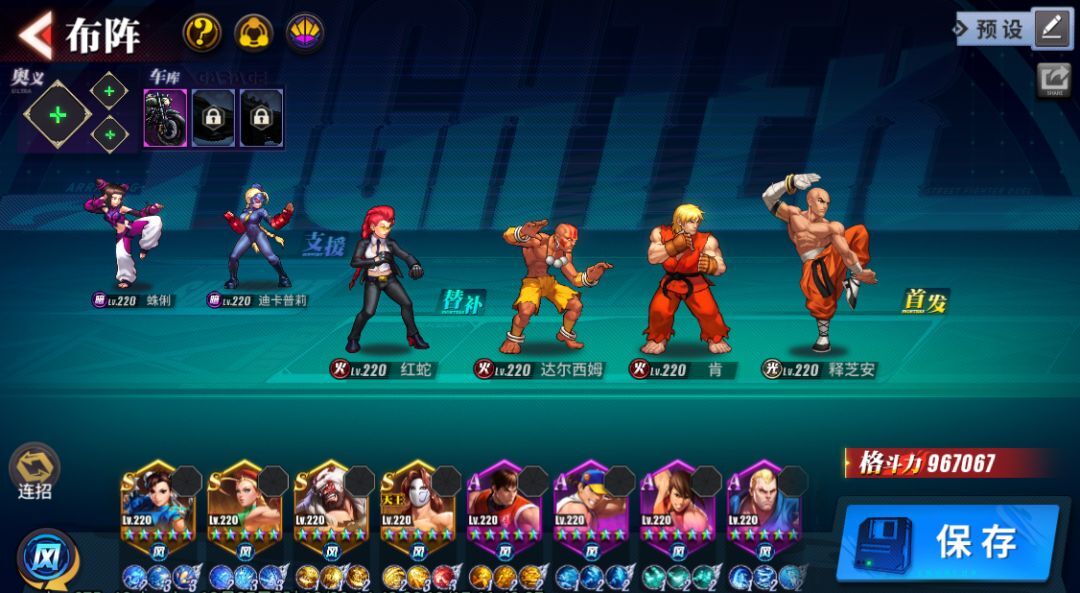Add an Ultra in the large diamond slot
Viewport: 1080px width, 593px height.
tap(58, 115)
